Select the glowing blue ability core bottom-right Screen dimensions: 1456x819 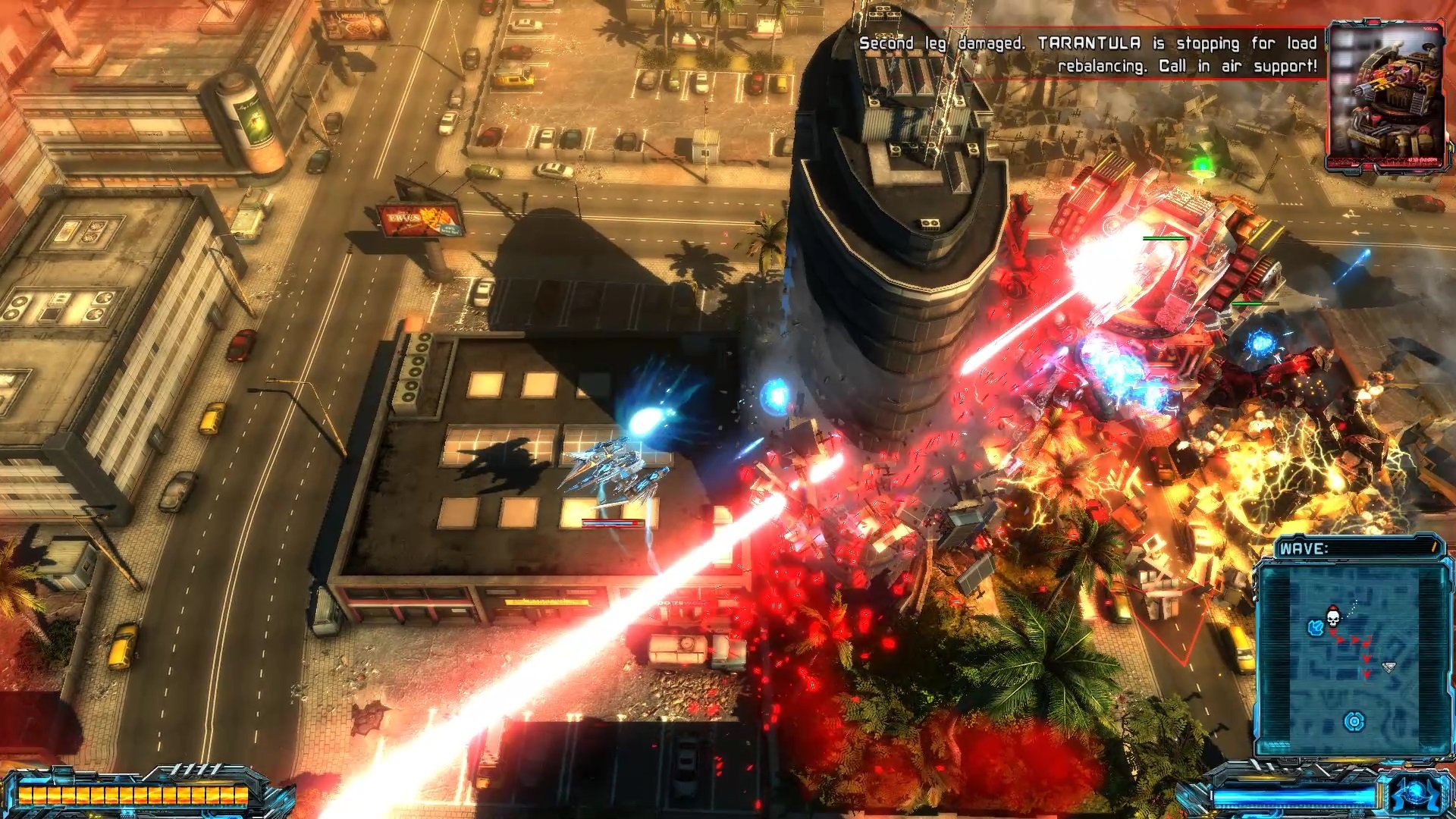click(1415, 791)
